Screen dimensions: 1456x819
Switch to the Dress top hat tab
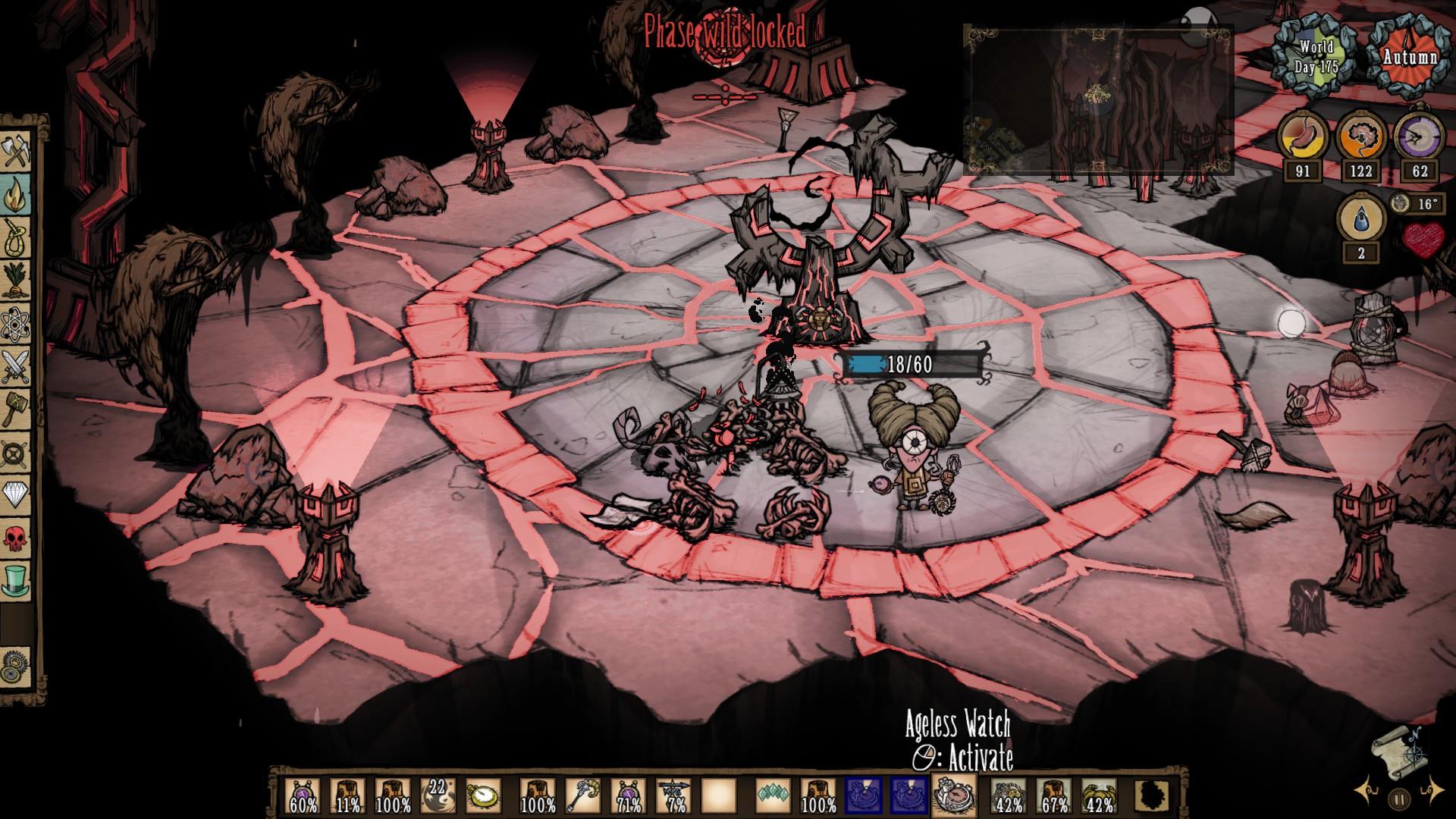(16, 580)
